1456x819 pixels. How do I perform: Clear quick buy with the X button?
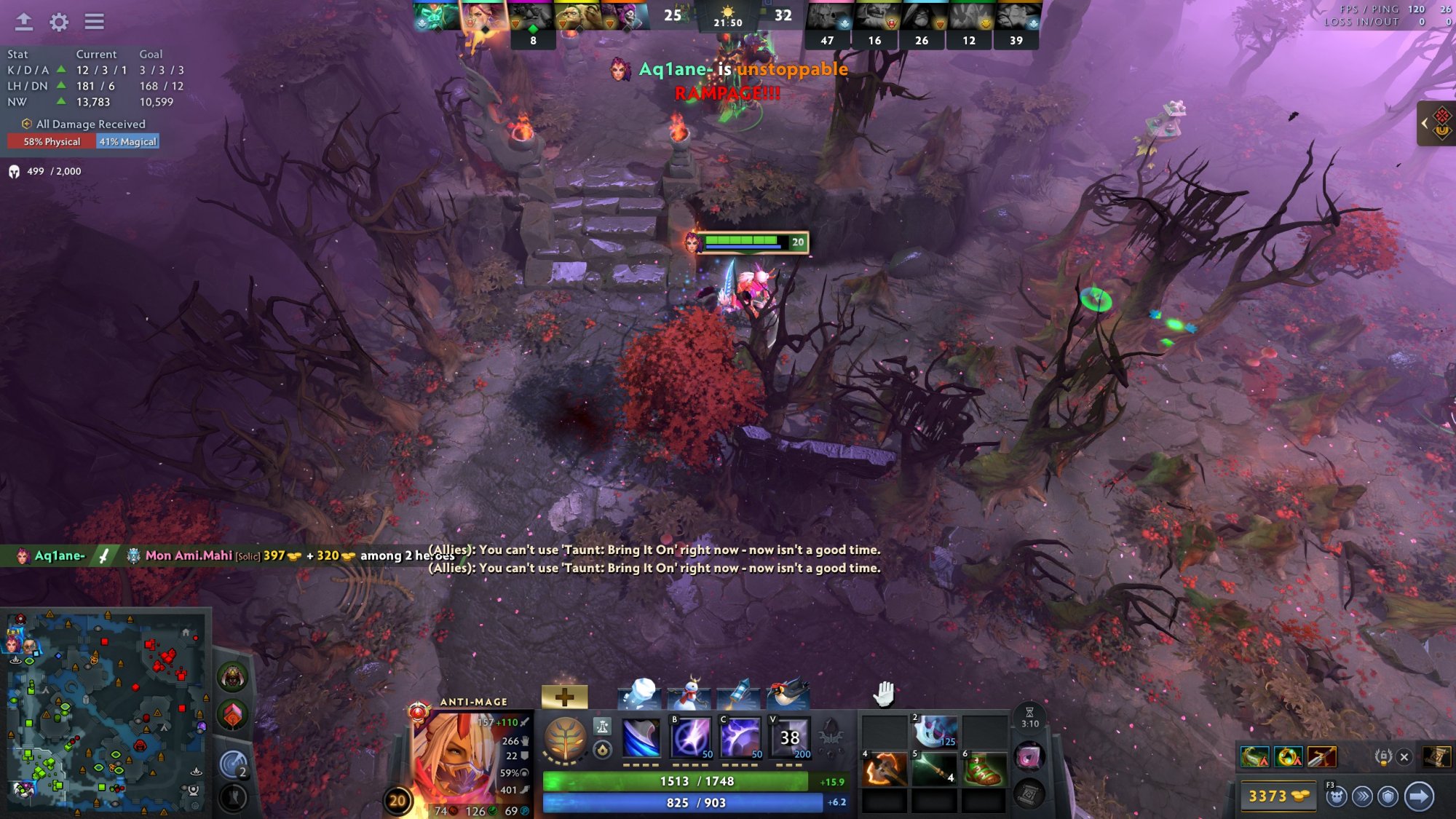pos(1404,757)
